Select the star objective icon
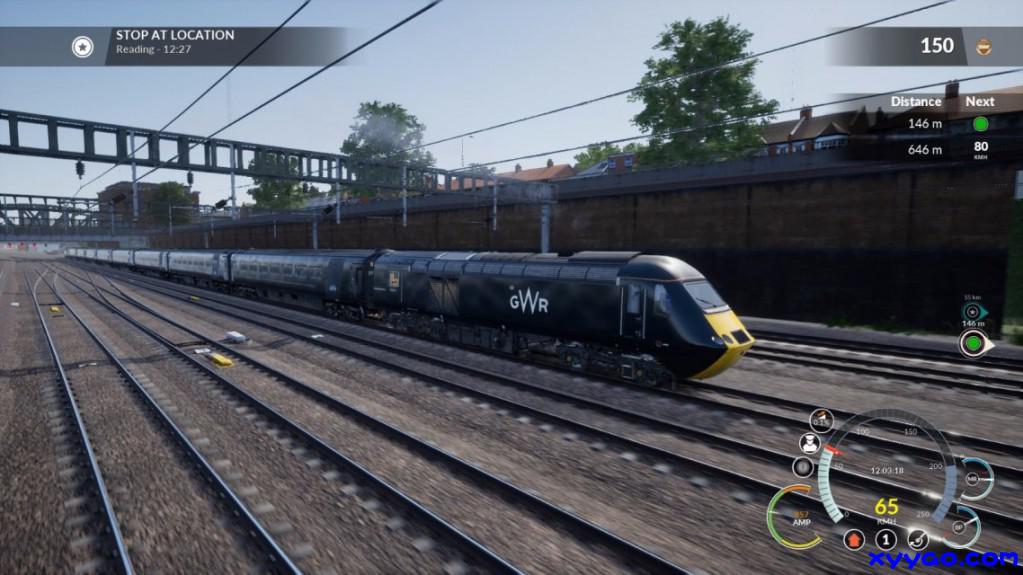1023x575 pixels. pos(82,46)
